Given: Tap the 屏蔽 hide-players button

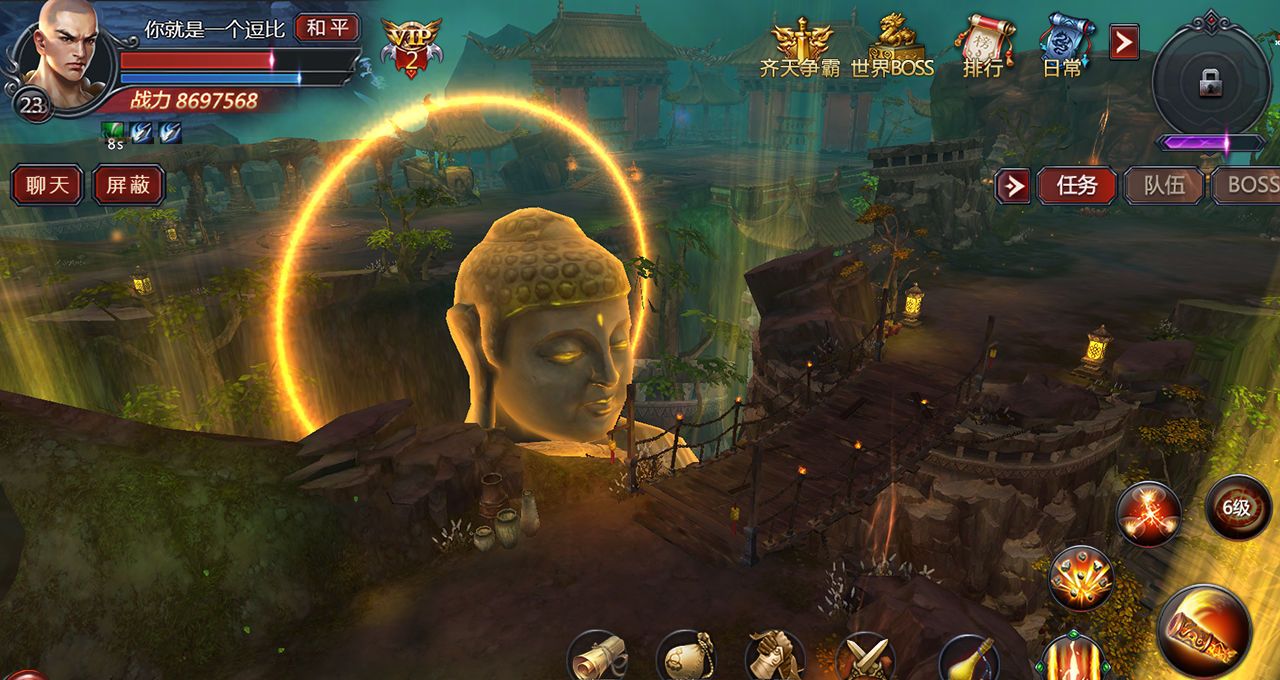Looking at the screenshot, I should [x=128, y=186].
